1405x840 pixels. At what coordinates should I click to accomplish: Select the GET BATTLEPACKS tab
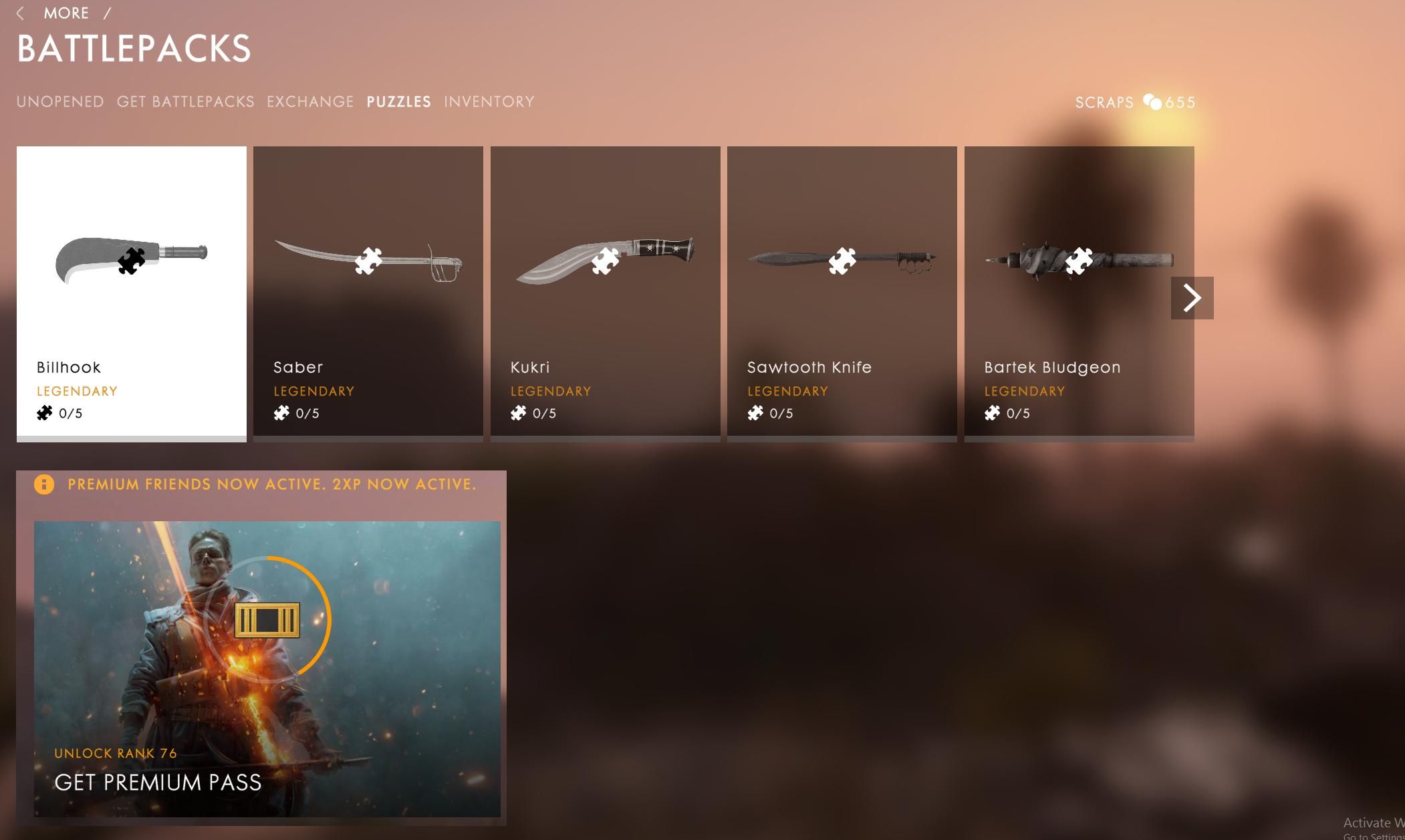click(185, 102)
